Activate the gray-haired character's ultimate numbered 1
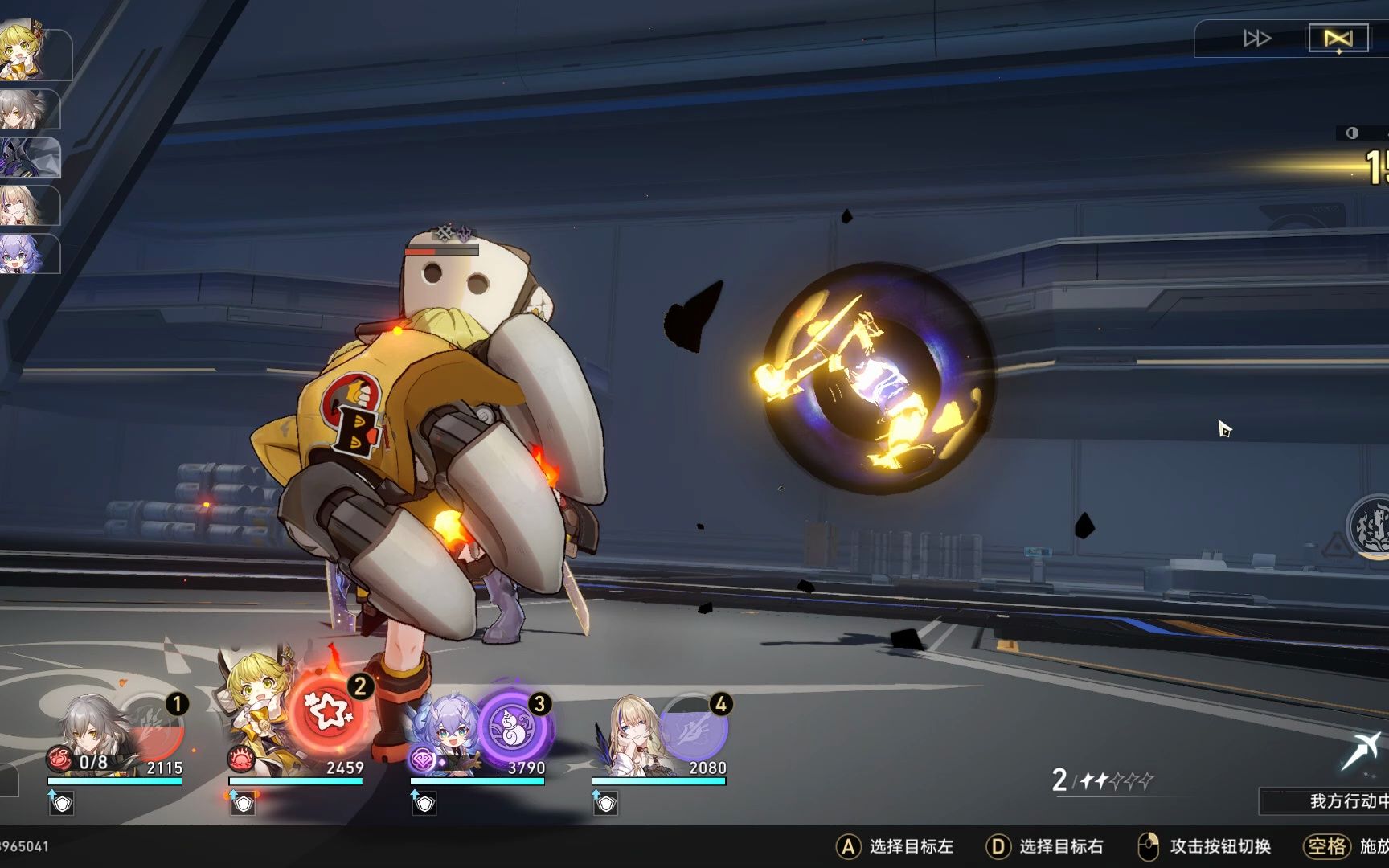The image size is (1389, 868). coord(153,726)
